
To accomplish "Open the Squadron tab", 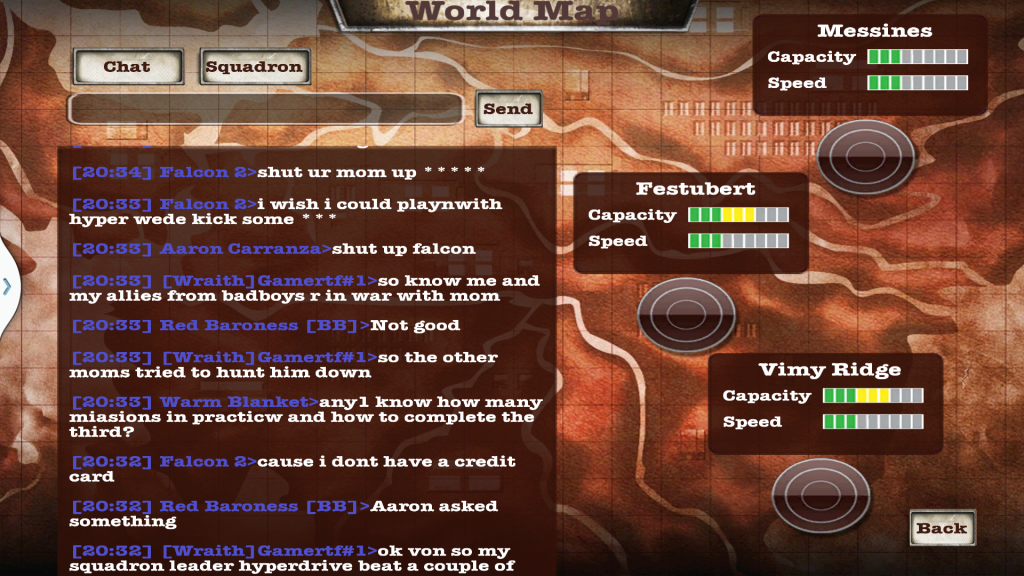I will pos(254,67).
